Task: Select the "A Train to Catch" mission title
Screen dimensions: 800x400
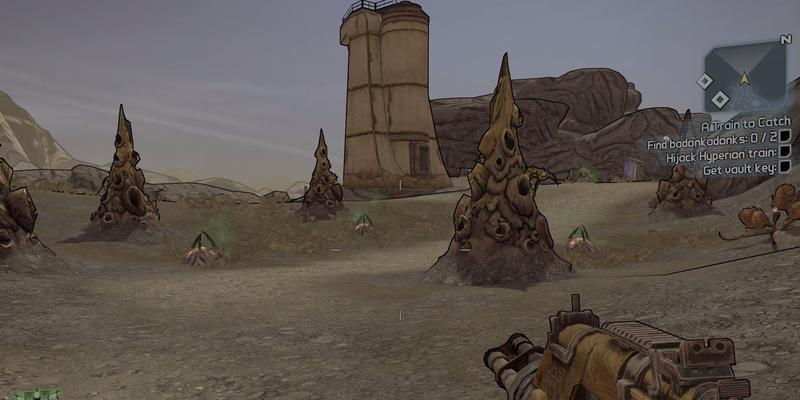Action: pyautogui.click(x=745, y=123)
